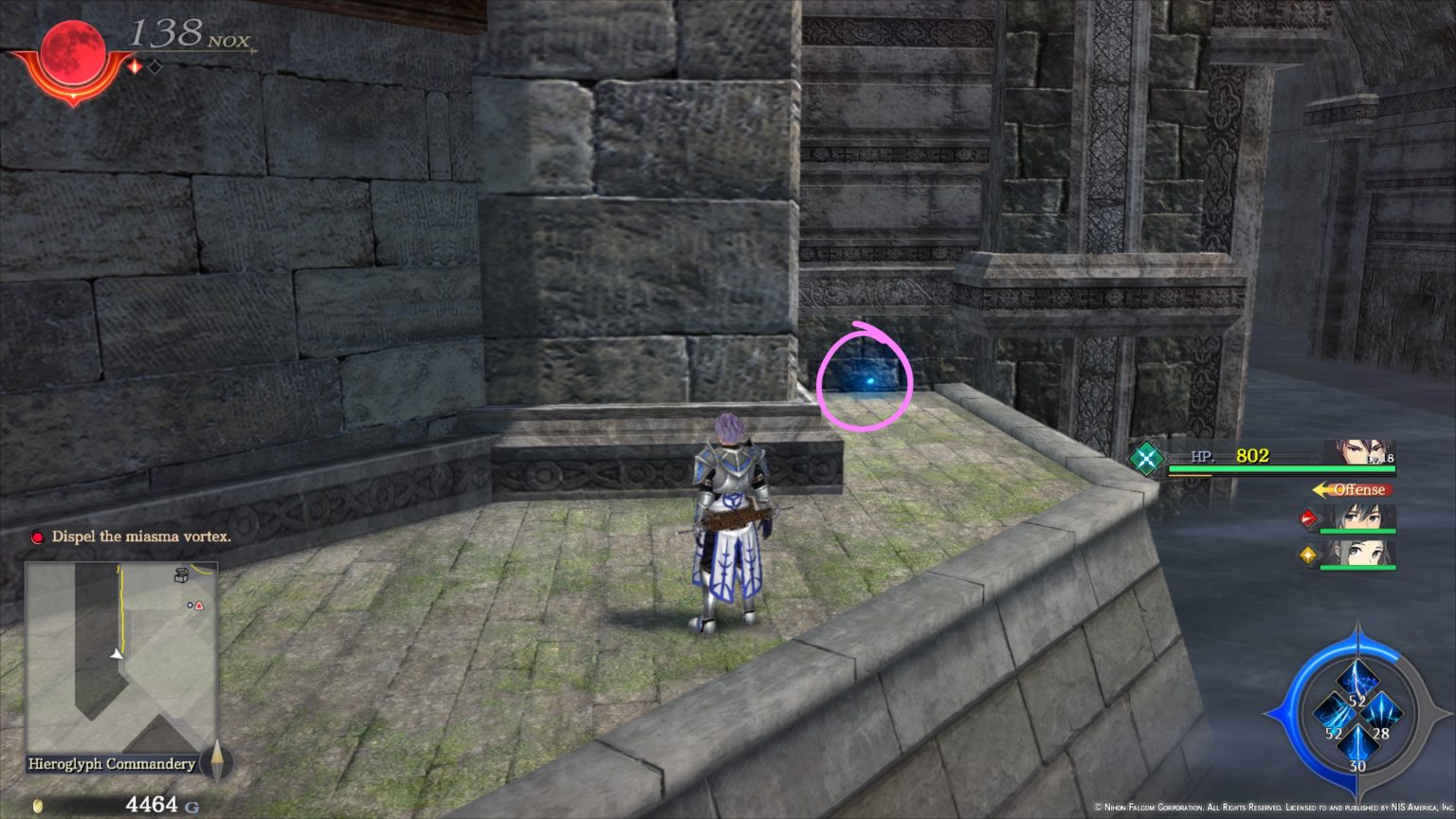Click the red slash diamond by second ally

click(x=1310, y=519)
